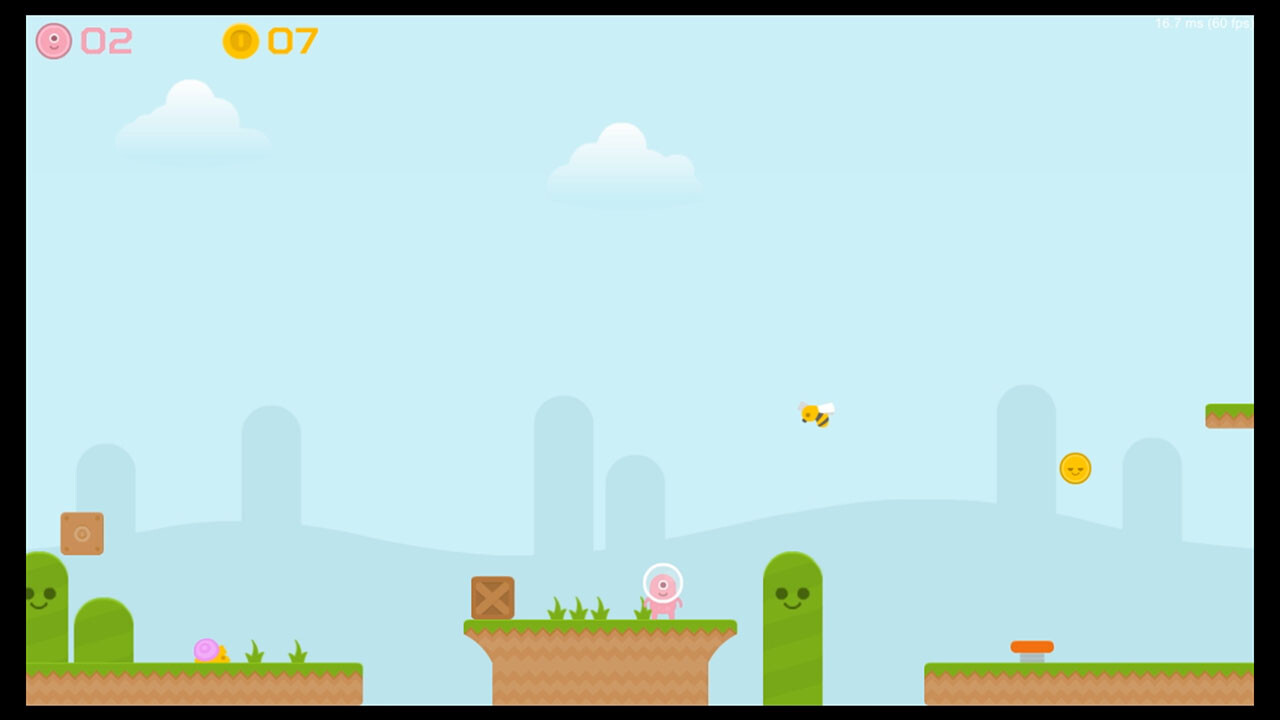Click the gold coin icon in the HUD
The width and height of the screenshot is (1280, 720).
[240, 42]
